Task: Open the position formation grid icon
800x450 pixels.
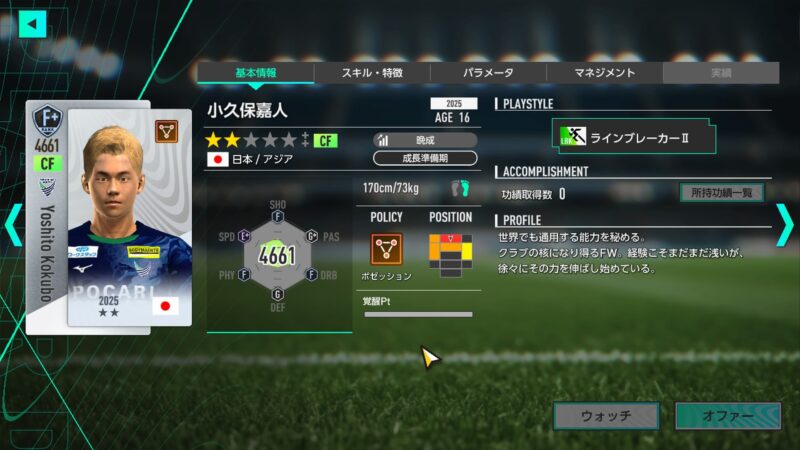Action: click(450, 252)
